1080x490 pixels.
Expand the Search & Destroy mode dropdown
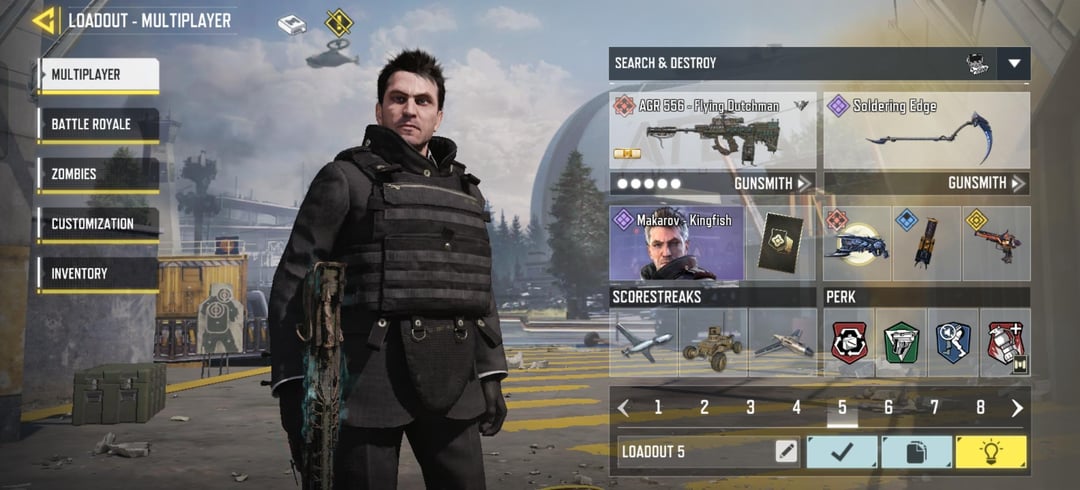click(x=1014, y=64)
